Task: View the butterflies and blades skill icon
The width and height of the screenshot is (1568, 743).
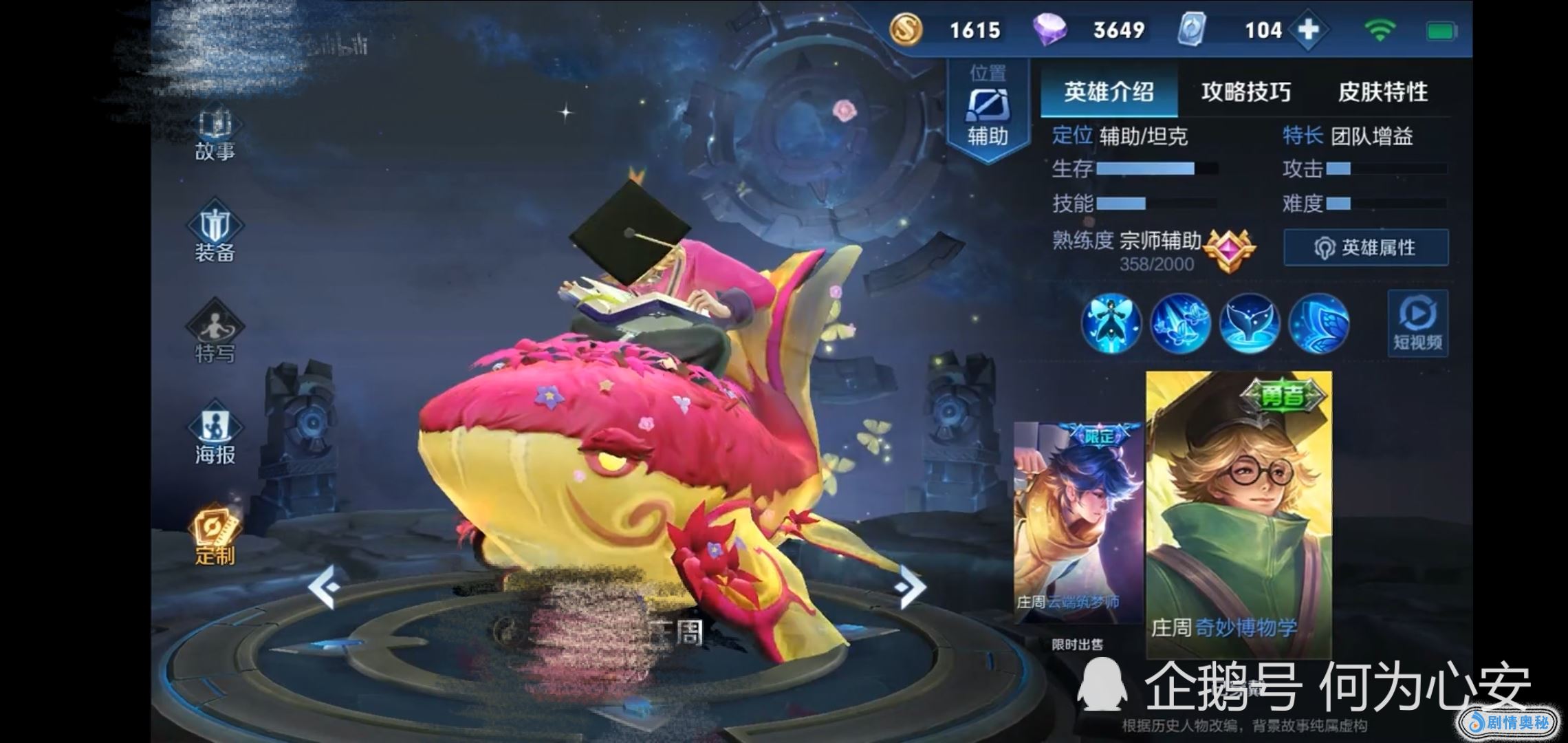Action: pos(1180,323)
